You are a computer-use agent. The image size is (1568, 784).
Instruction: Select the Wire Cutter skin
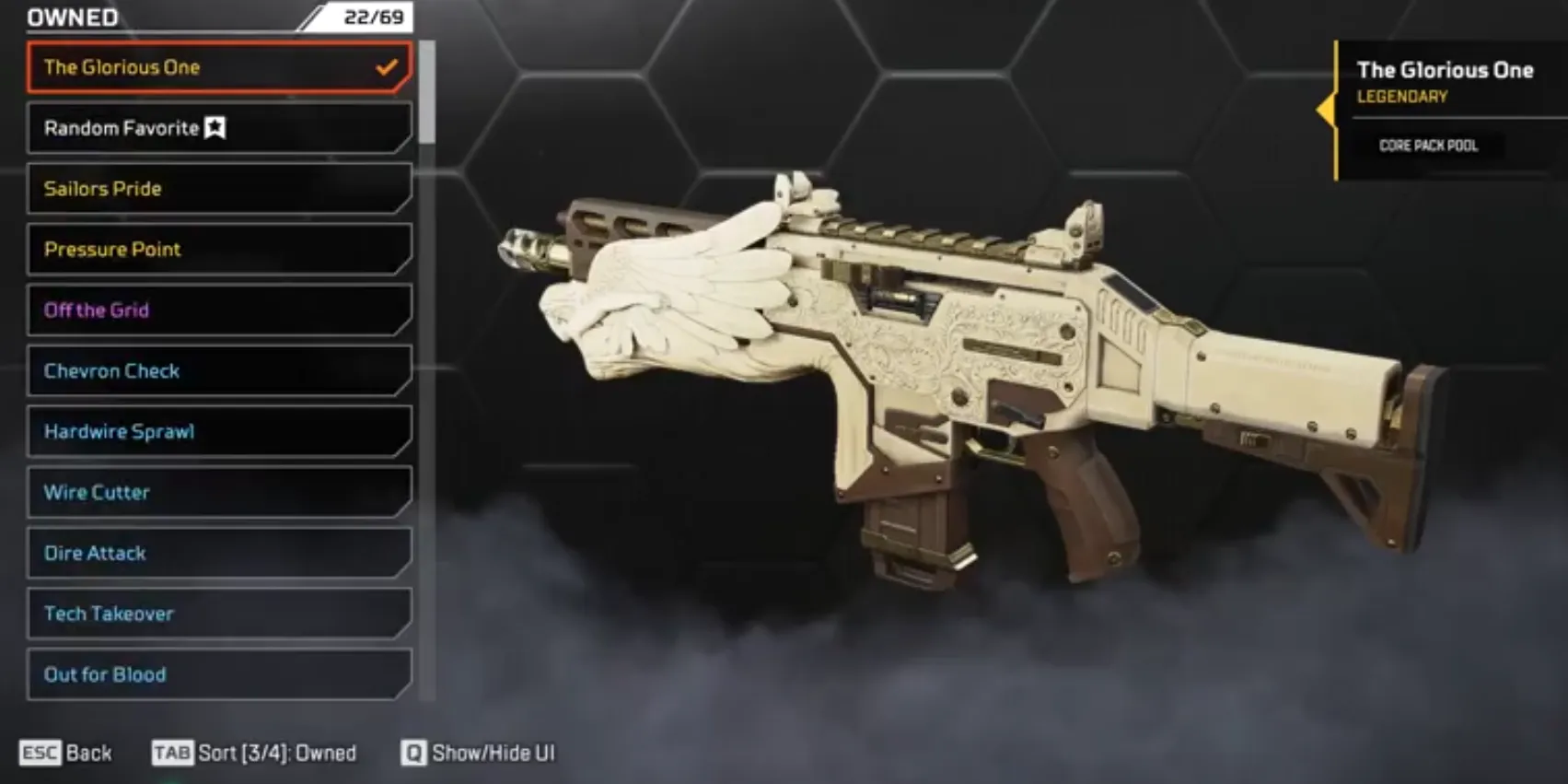point(218,492)
